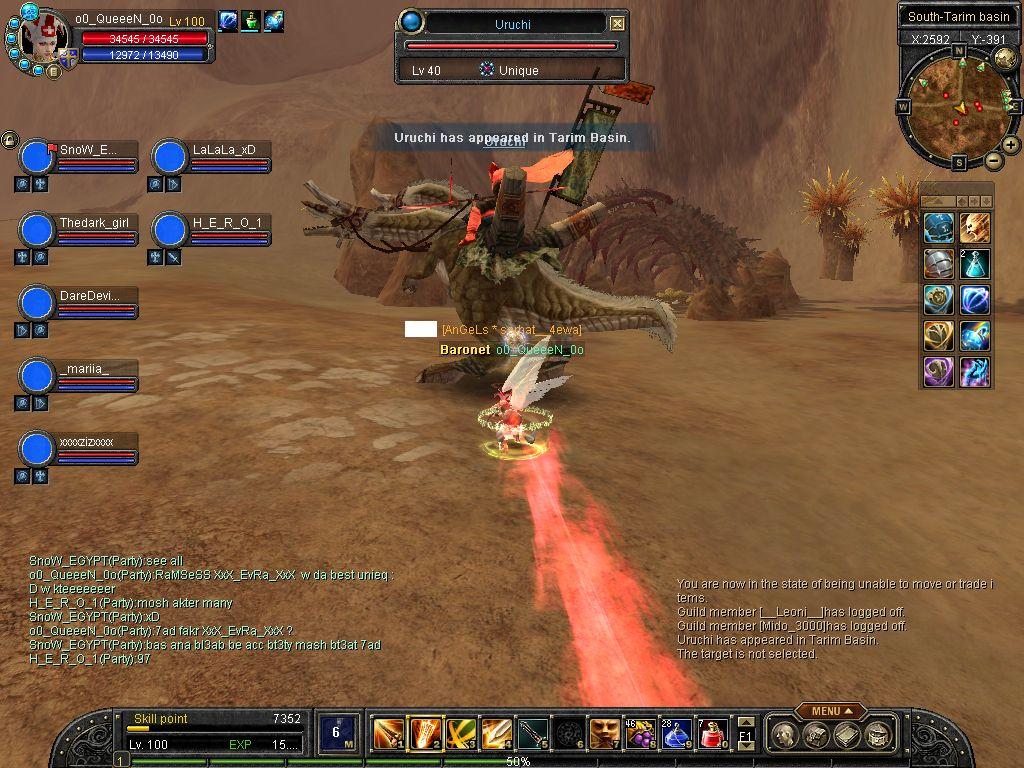Viewport: 1024px width, 768px height.
Task: Use the steel helmet skill icon
Action: (938, 264)
